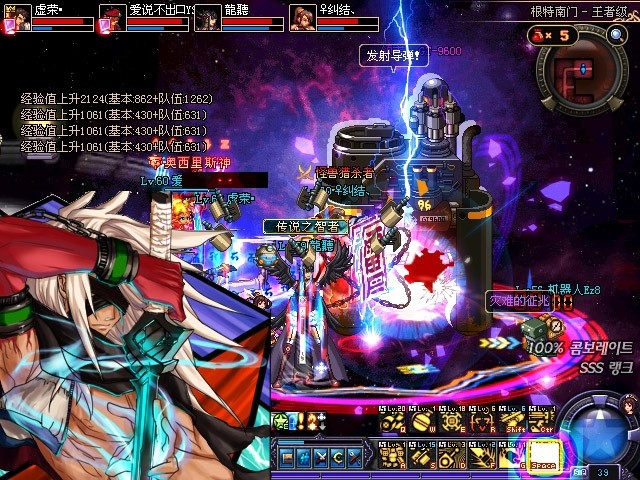Use the robot skill in the A slot
Image resolution: width=640 pixels, height=480 pixels.
pos(392,454)
